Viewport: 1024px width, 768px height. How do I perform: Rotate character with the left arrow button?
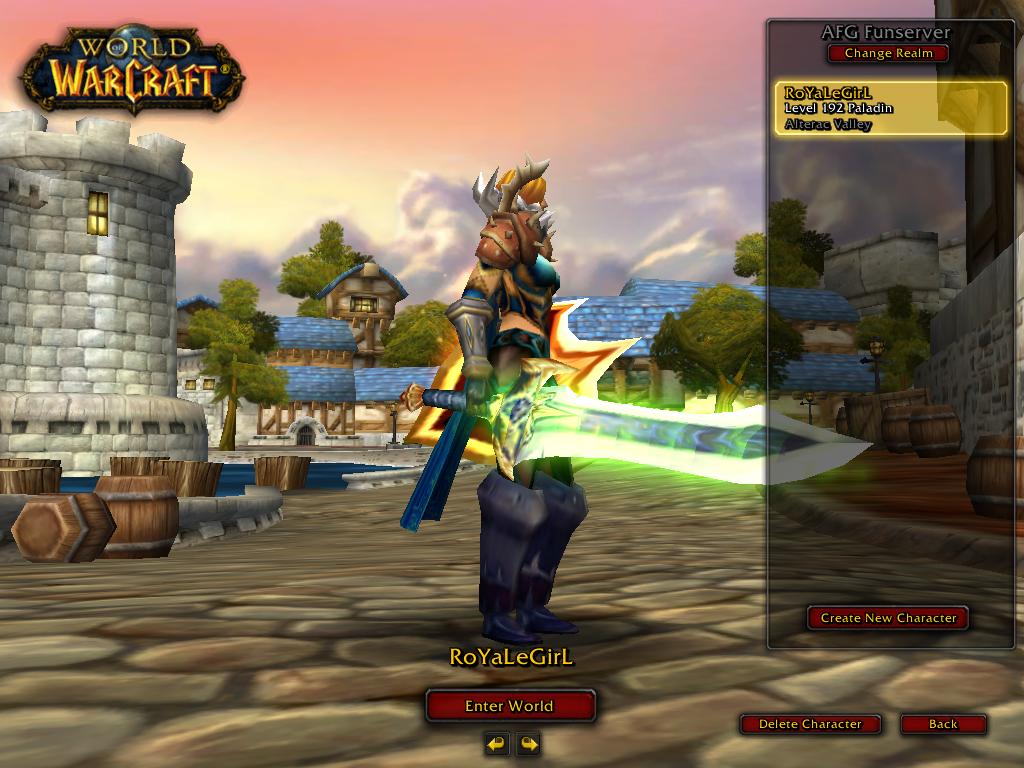[x=497, y=743]
